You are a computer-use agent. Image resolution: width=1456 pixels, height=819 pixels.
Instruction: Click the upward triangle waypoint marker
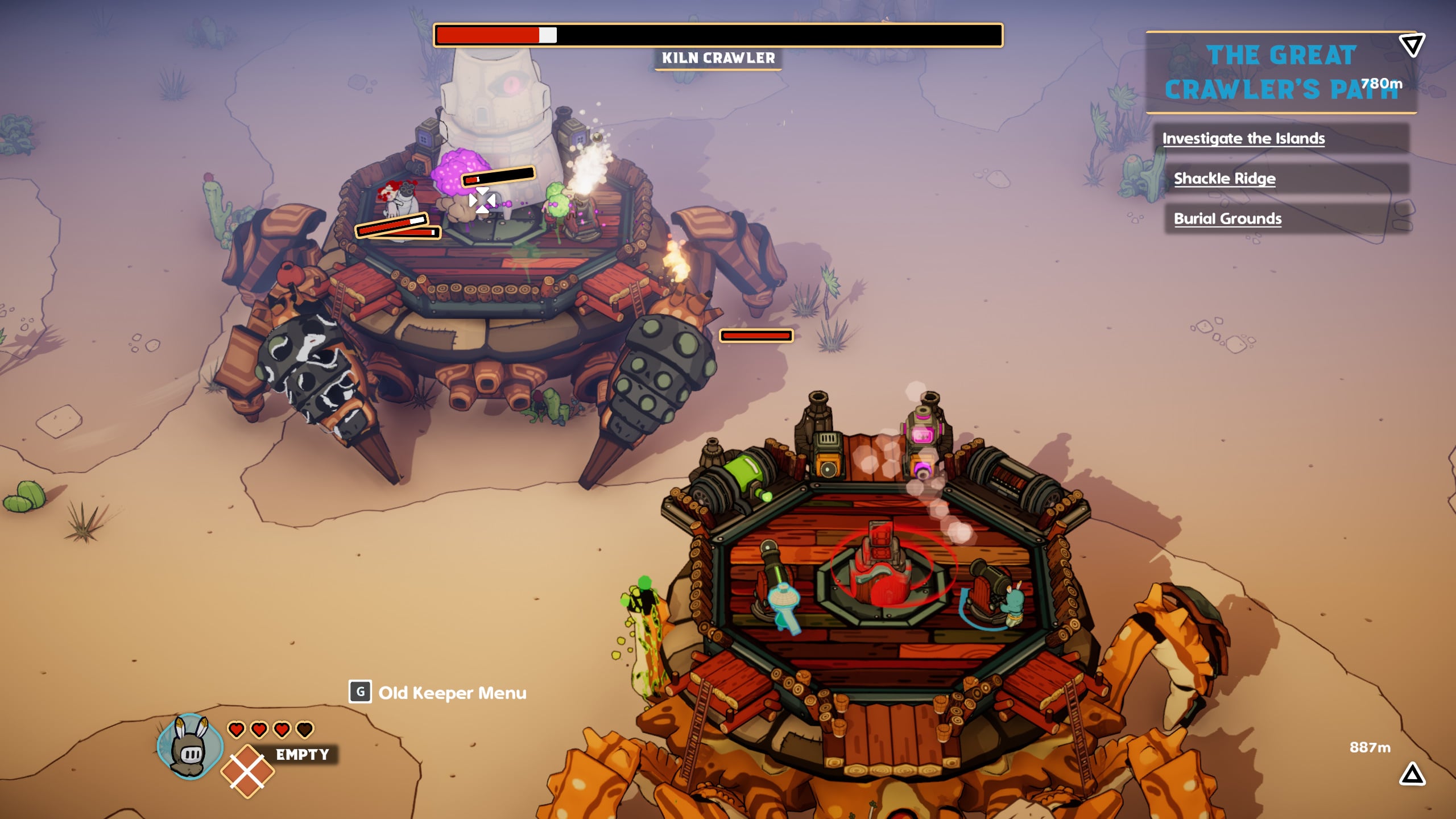[1412, 775]
